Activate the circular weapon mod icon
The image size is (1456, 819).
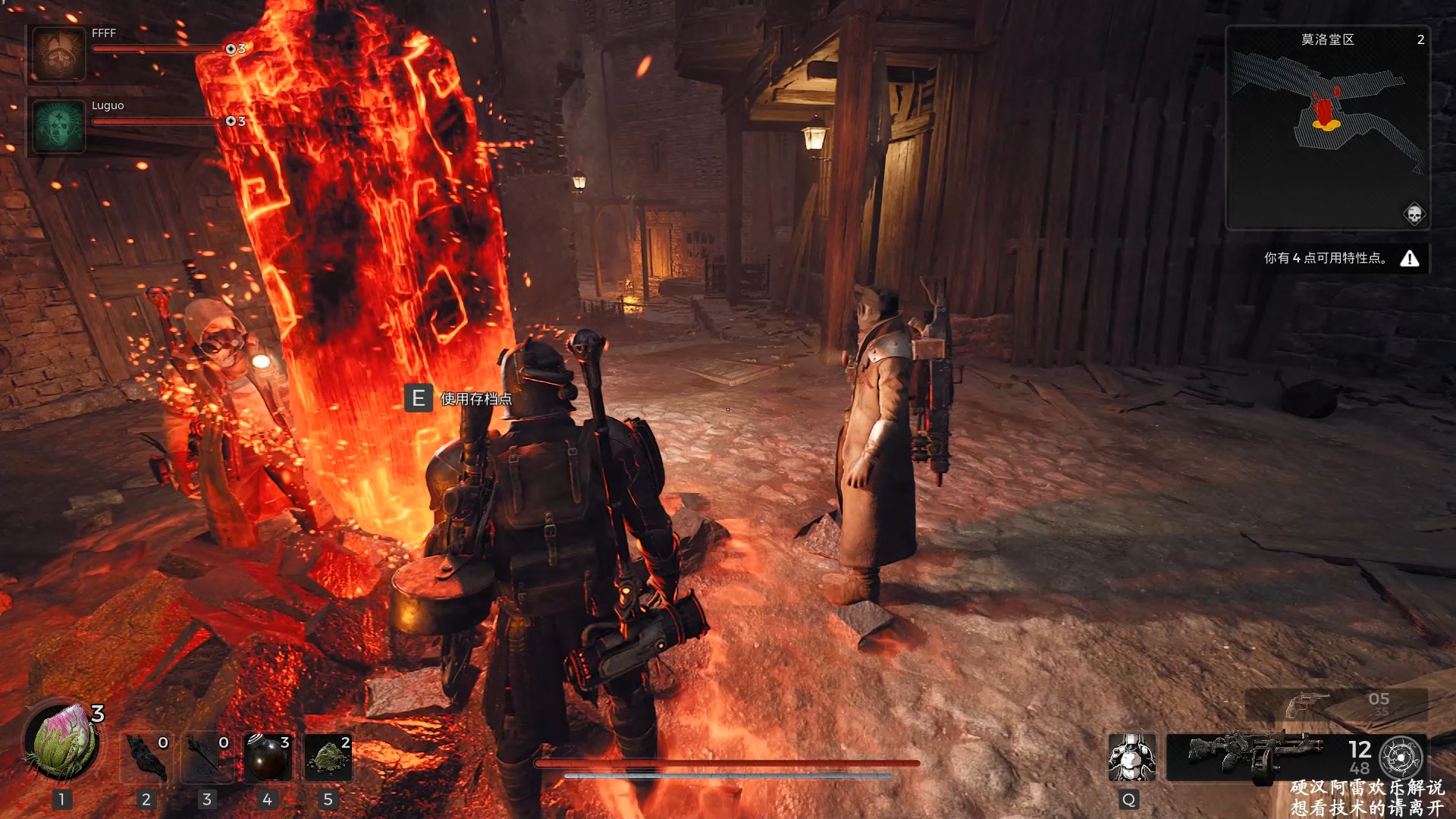click(x=1401, y=757)
